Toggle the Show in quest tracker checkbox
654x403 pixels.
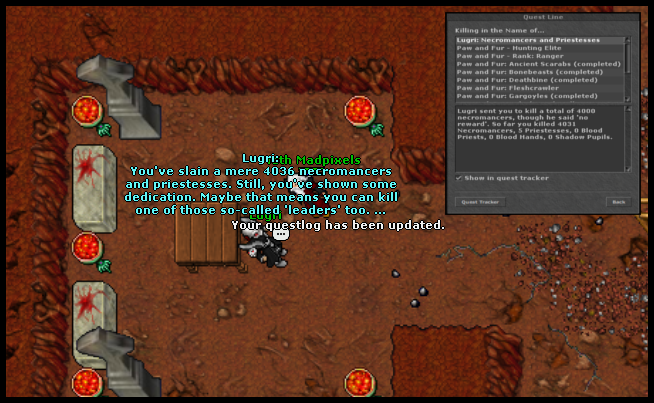pos(459,178)
